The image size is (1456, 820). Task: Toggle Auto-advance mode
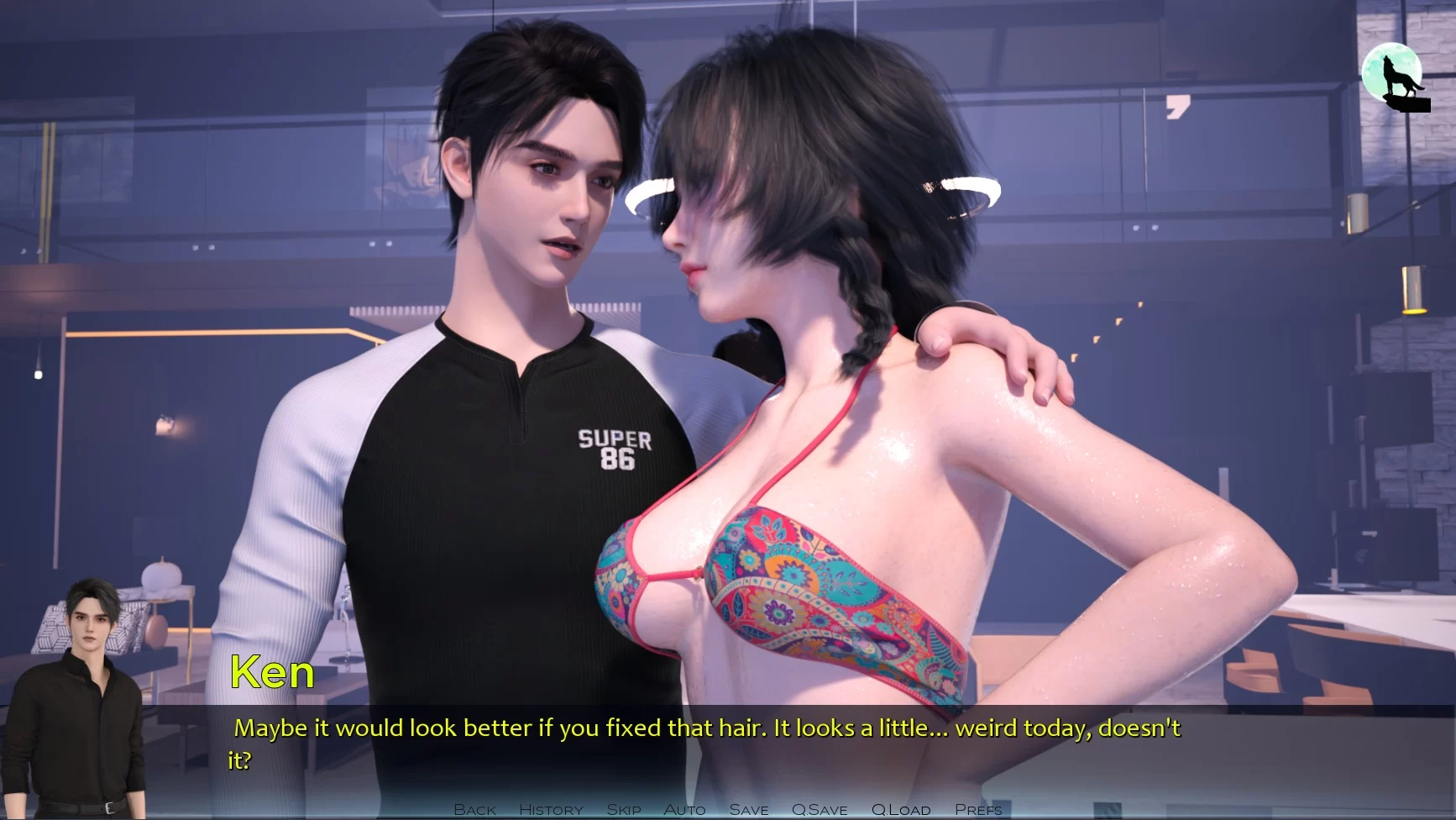click(x=684, y=809)
